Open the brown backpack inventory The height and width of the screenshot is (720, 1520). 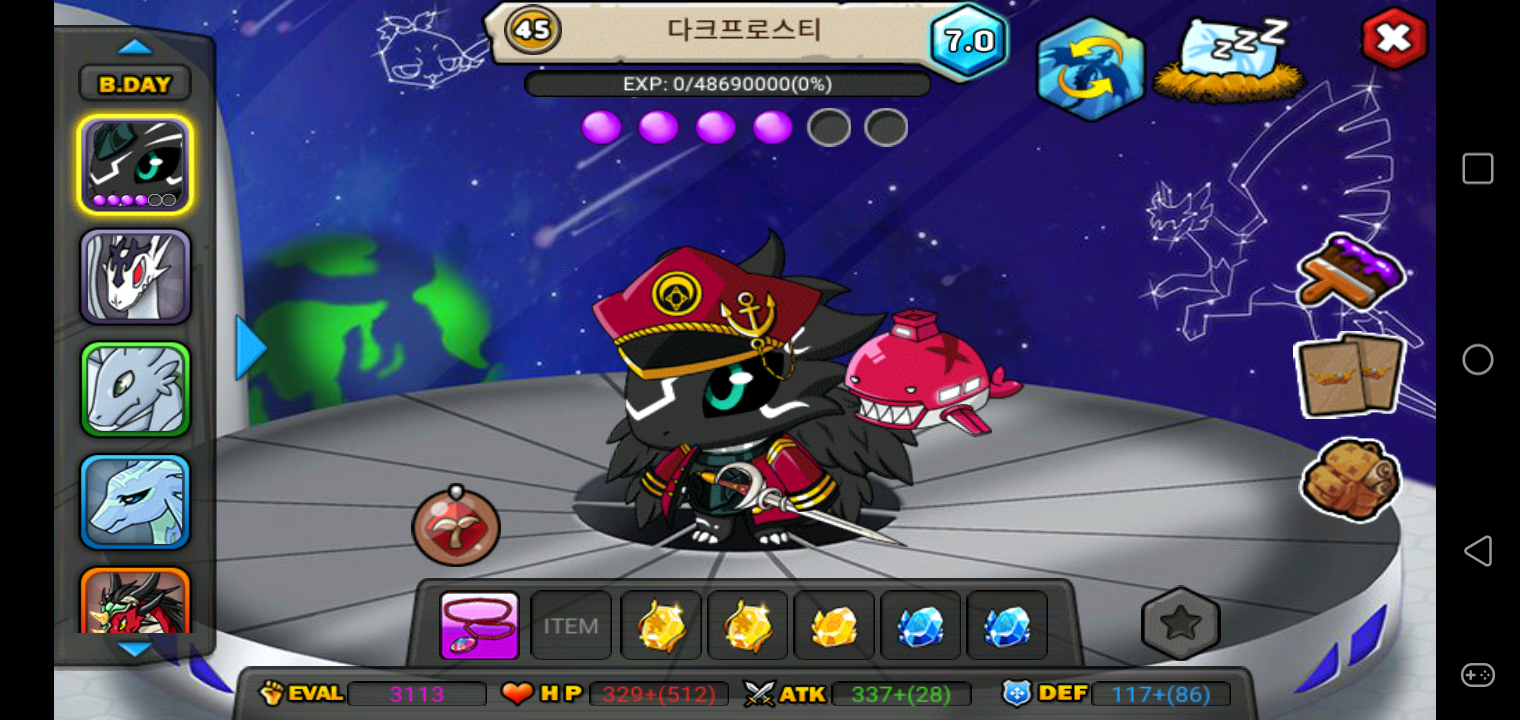1350,480
